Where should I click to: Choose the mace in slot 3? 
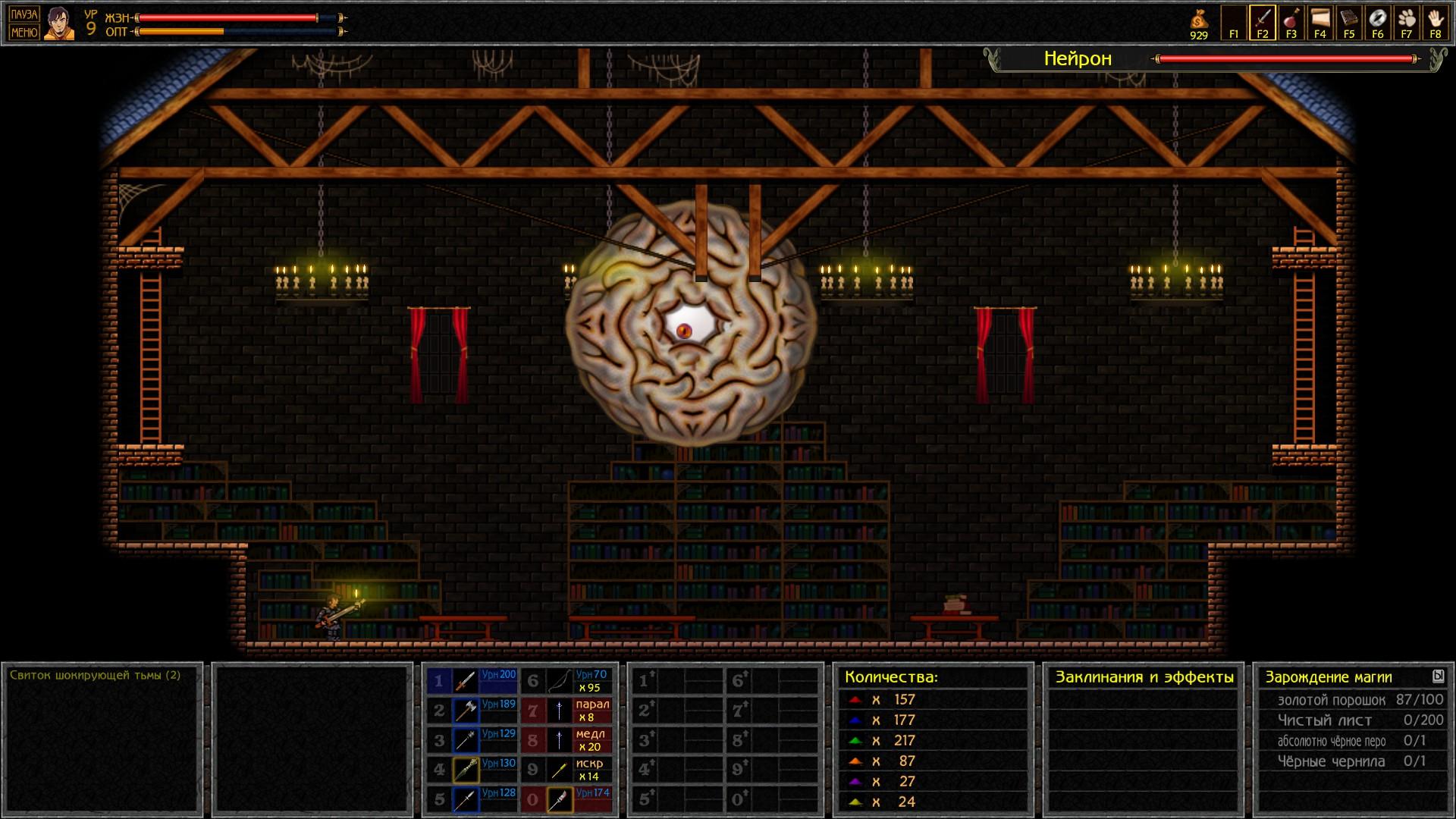click(465, 740)
